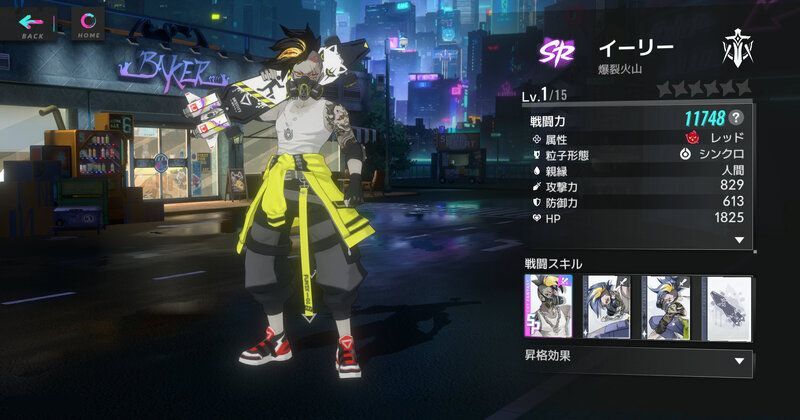The height and width of the screenshot is (420, 800).
Task: Select the third battle skill card
Action: click(x=665, y=306)
